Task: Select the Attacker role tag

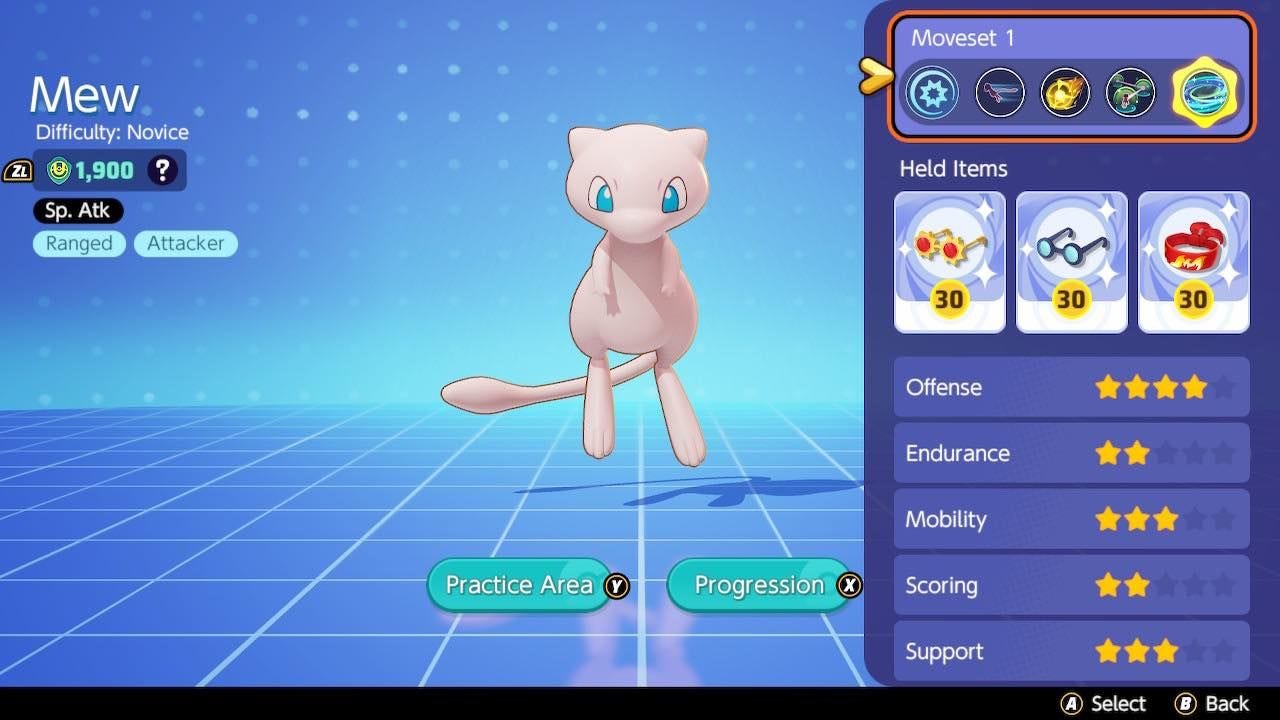Action: (x=185, y=243)
